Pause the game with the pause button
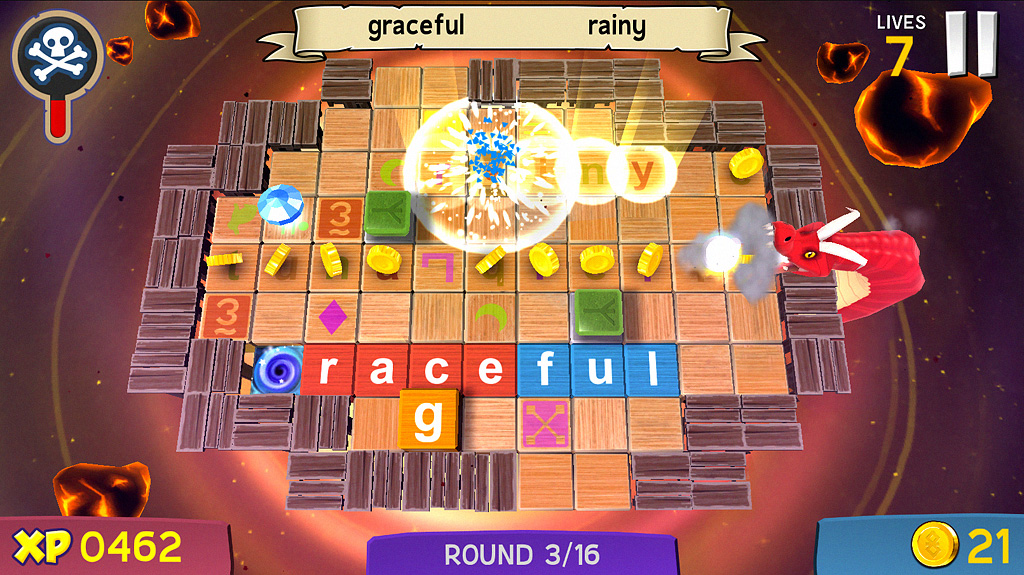The width and height of the screenshot is (1024, 575). pos(972,43)
